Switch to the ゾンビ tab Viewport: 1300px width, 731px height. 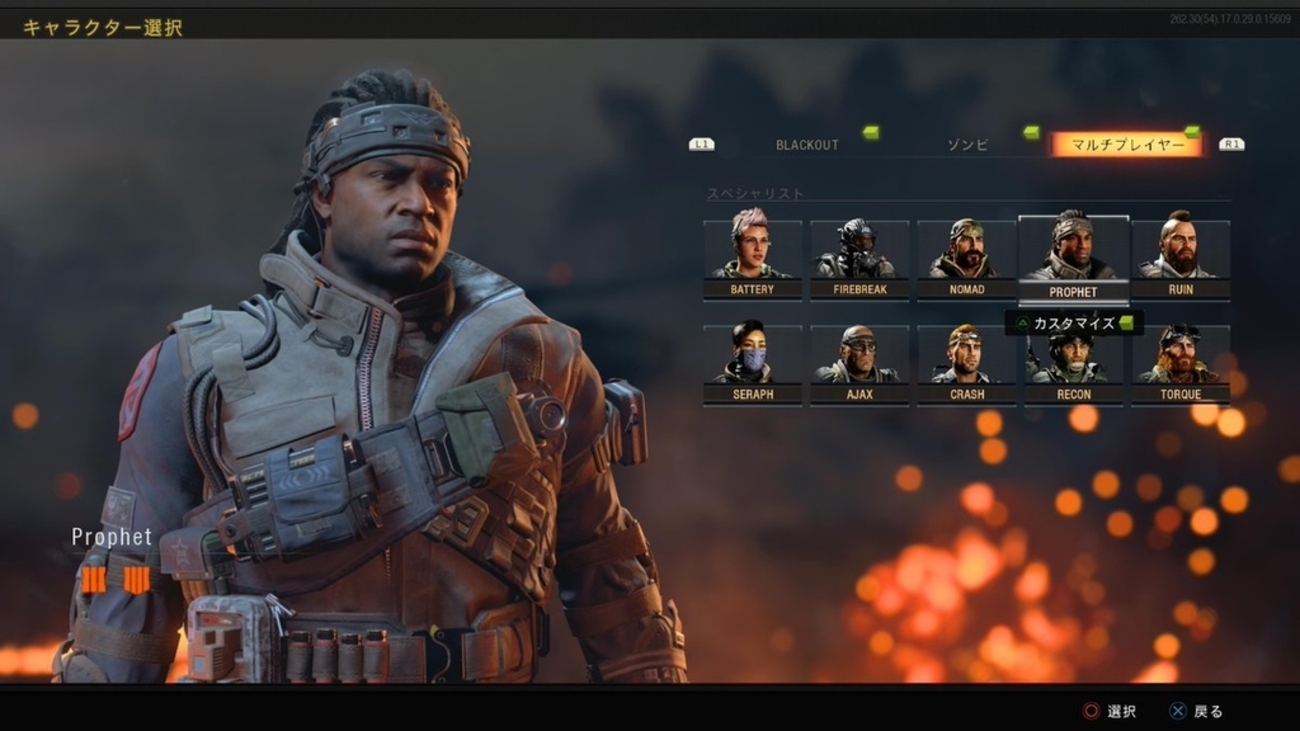(x=966, y=143)
